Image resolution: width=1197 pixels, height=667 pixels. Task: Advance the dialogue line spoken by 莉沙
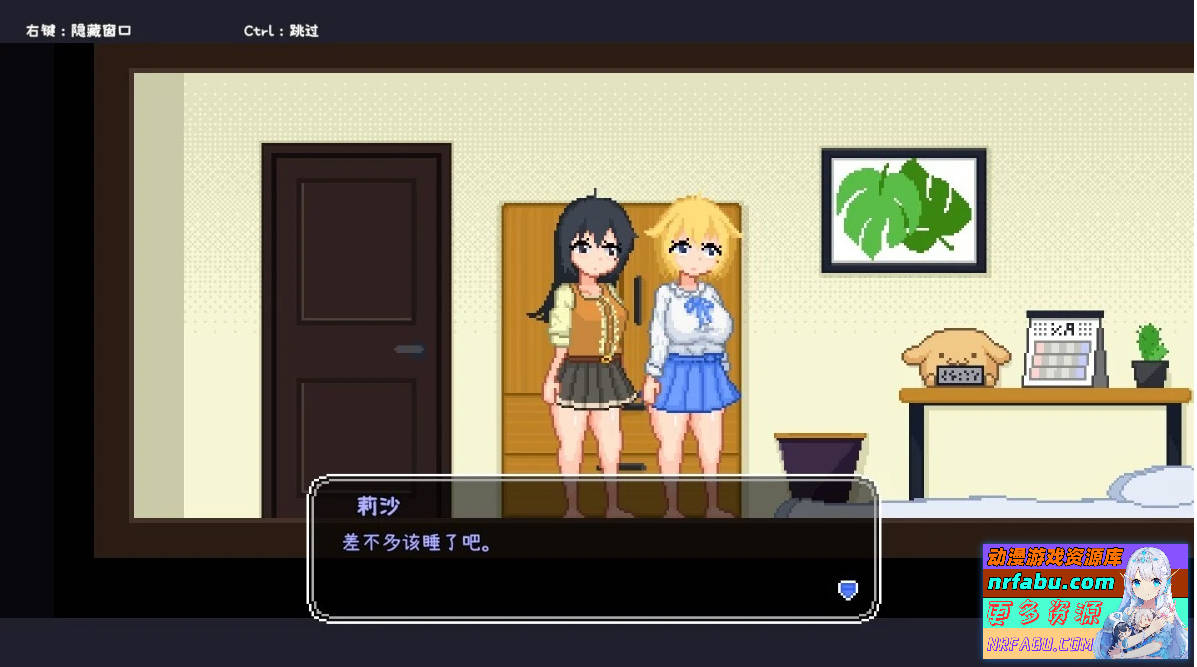point(592,561)
